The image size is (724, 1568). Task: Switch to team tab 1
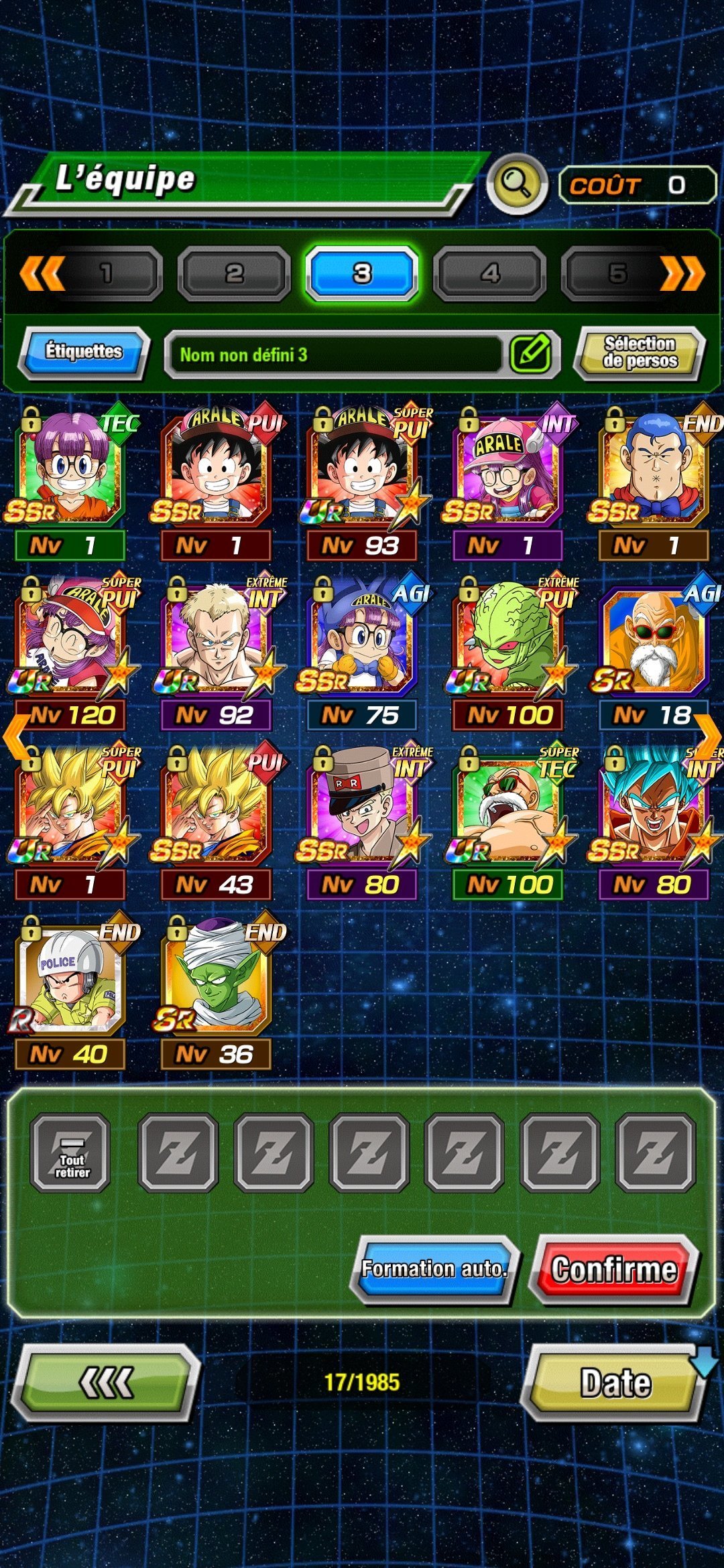click(x=106, y=273)
